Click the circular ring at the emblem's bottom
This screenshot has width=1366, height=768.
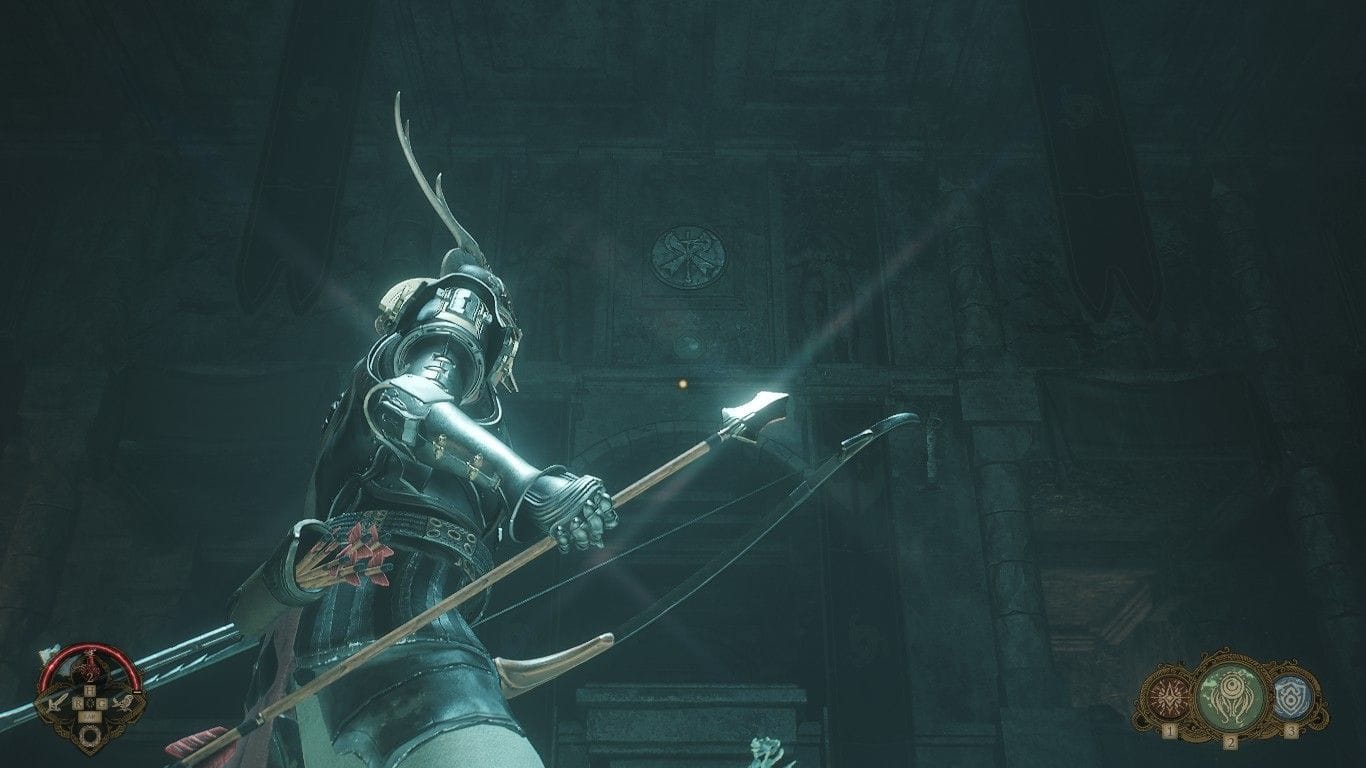click(91, 735)
